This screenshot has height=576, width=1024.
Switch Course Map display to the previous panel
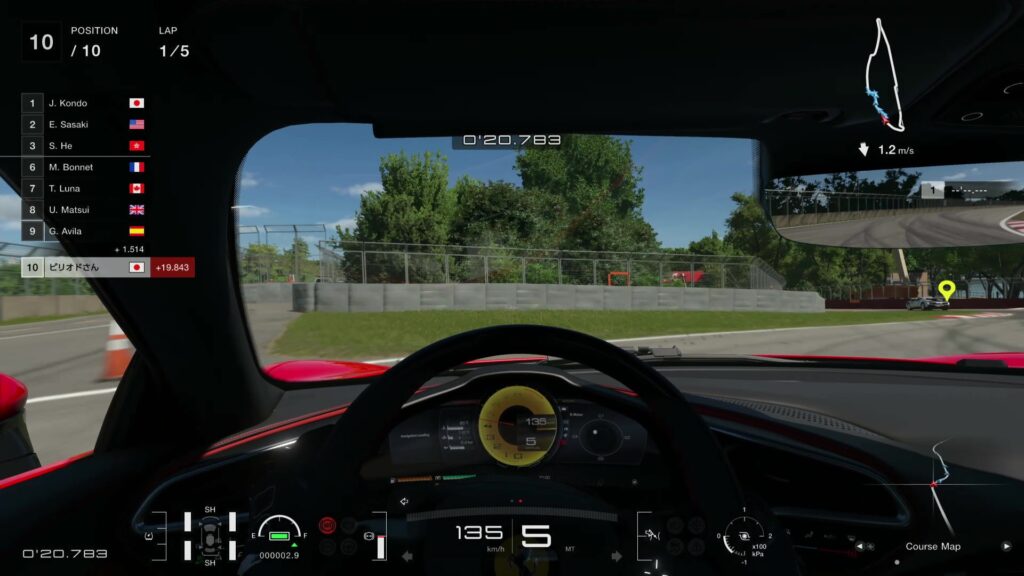point(859,547)
